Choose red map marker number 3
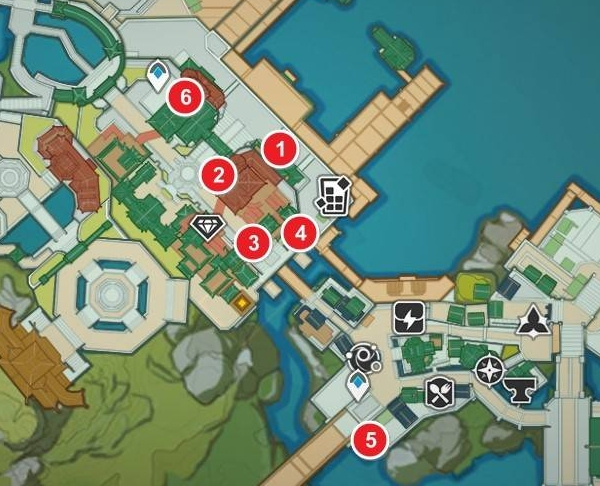This screenshot has width=600, height=486. (x=253, y=241)
